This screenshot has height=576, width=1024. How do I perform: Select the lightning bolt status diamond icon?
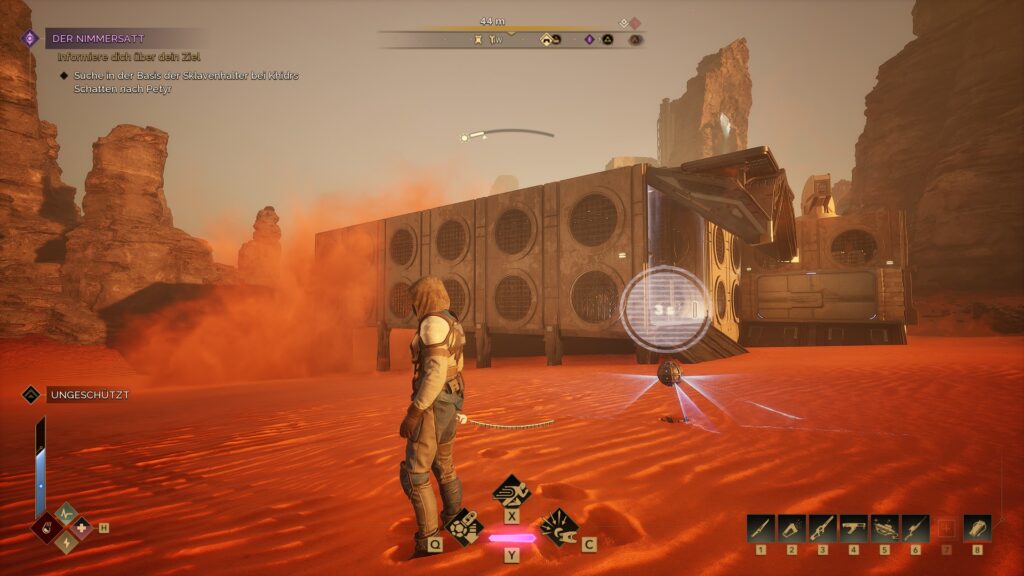click(66, 541)
